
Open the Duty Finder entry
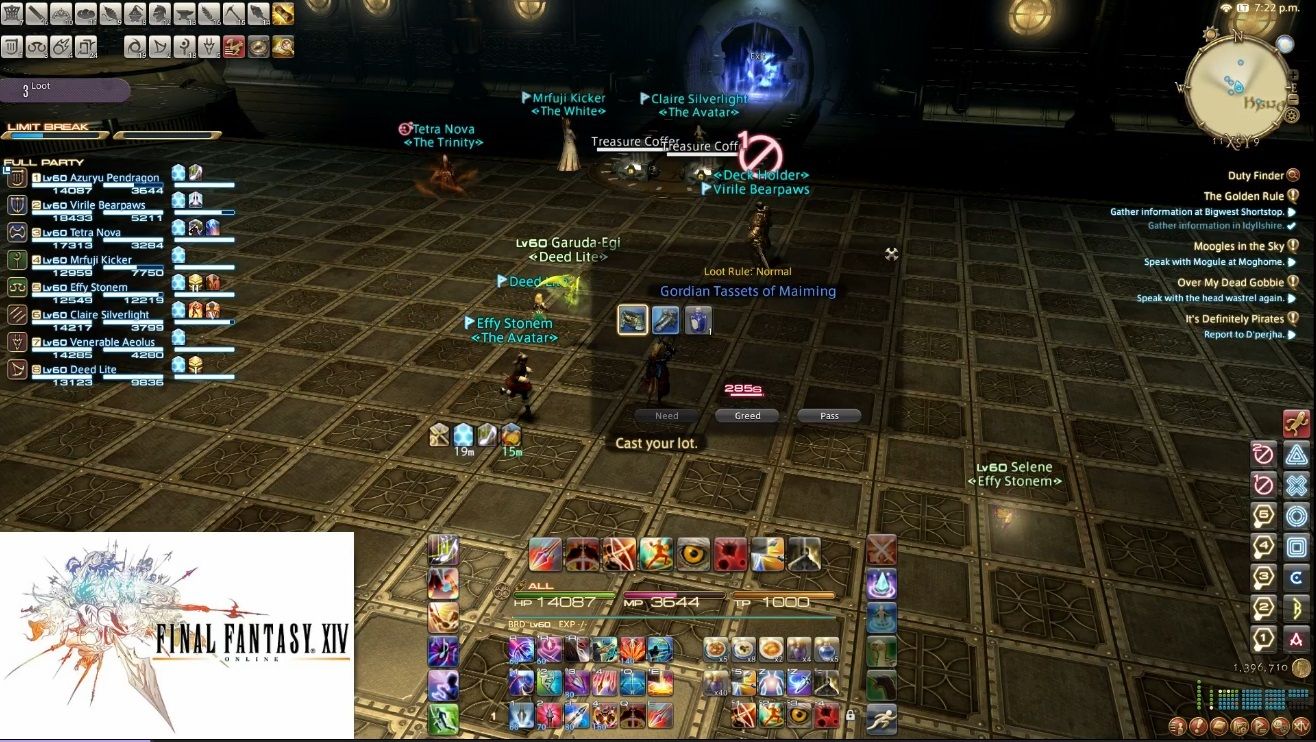(1257, 176)
